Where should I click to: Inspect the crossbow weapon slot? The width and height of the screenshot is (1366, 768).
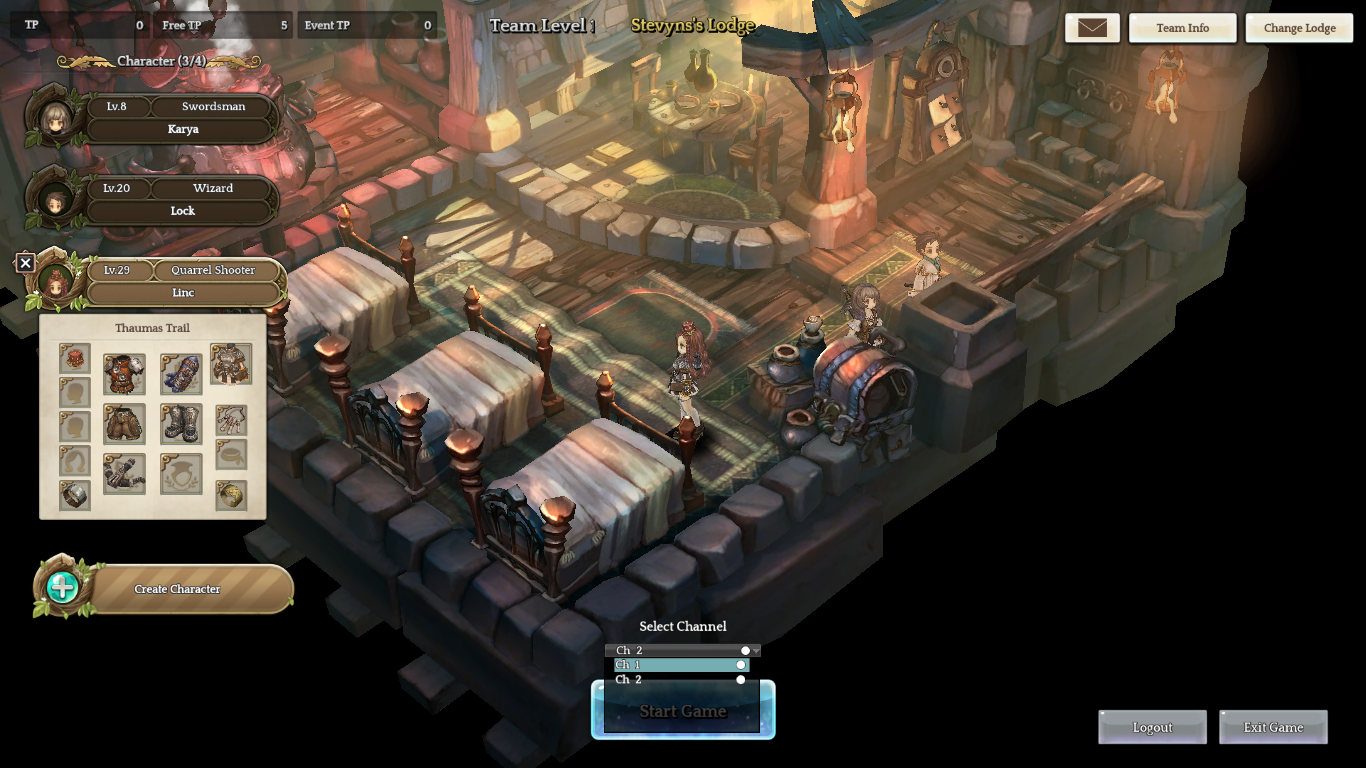click(x=124, y=473)
